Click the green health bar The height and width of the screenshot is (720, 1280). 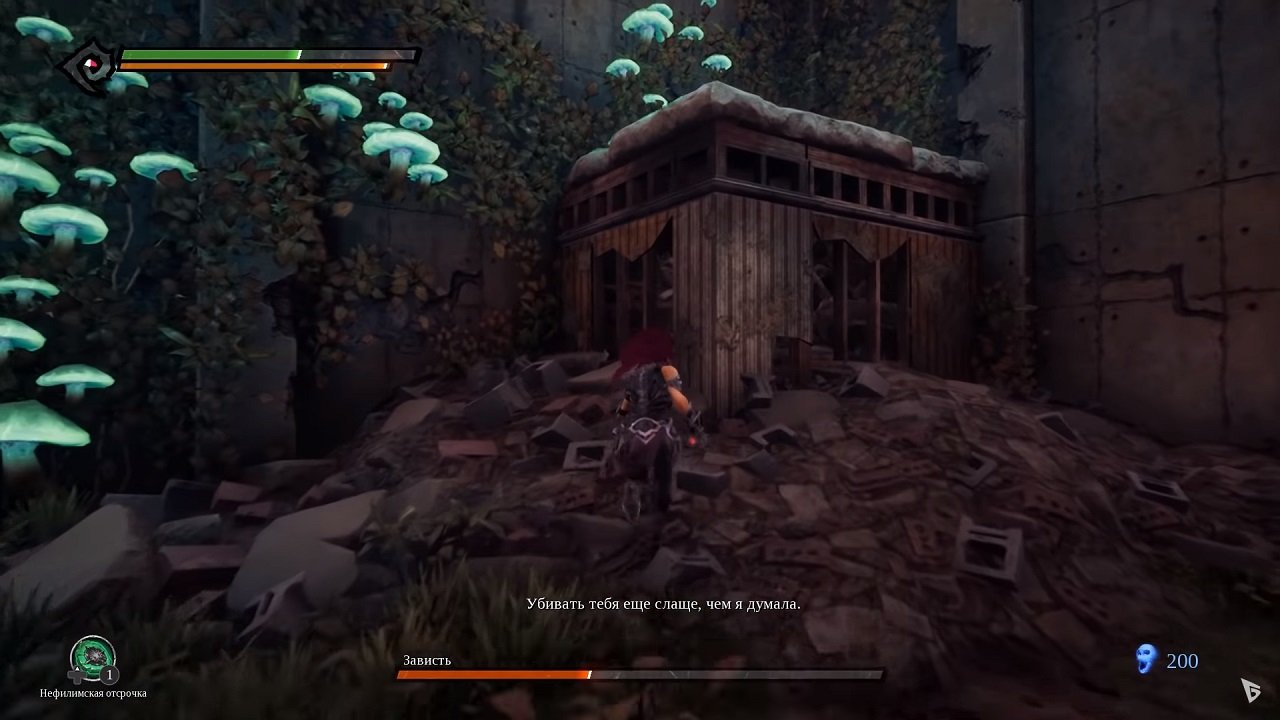(x=210, y=52)
